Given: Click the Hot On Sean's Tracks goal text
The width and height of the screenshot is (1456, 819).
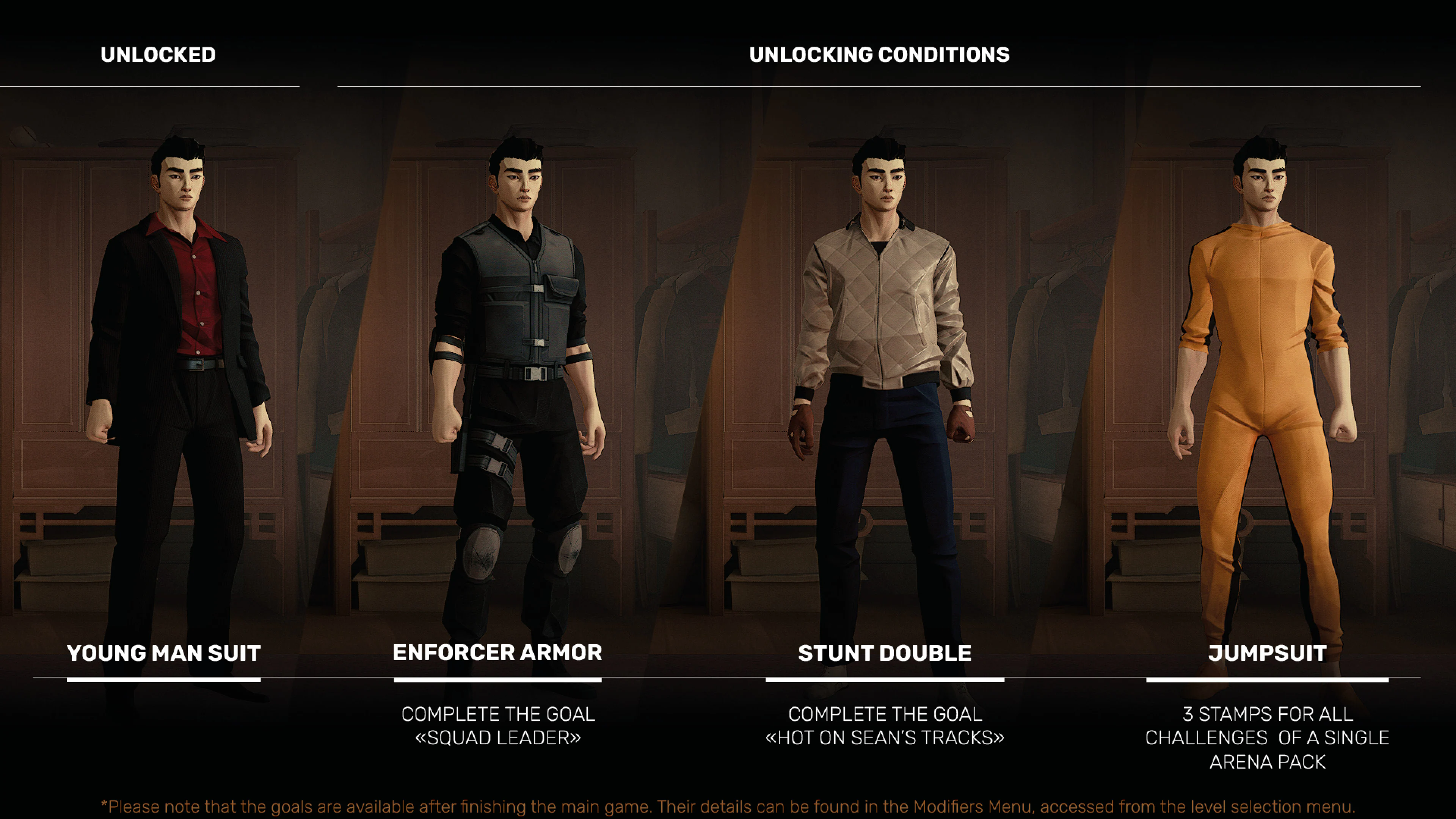Looking at the screenshot, I should click(885, 726).
